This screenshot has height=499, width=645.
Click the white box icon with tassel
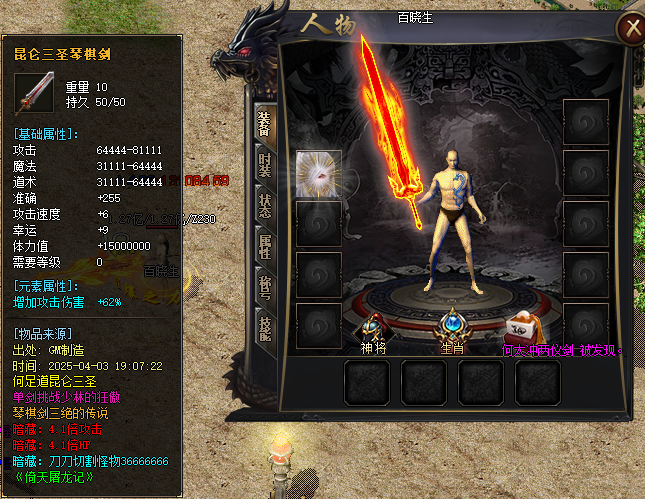pos(525,327)
